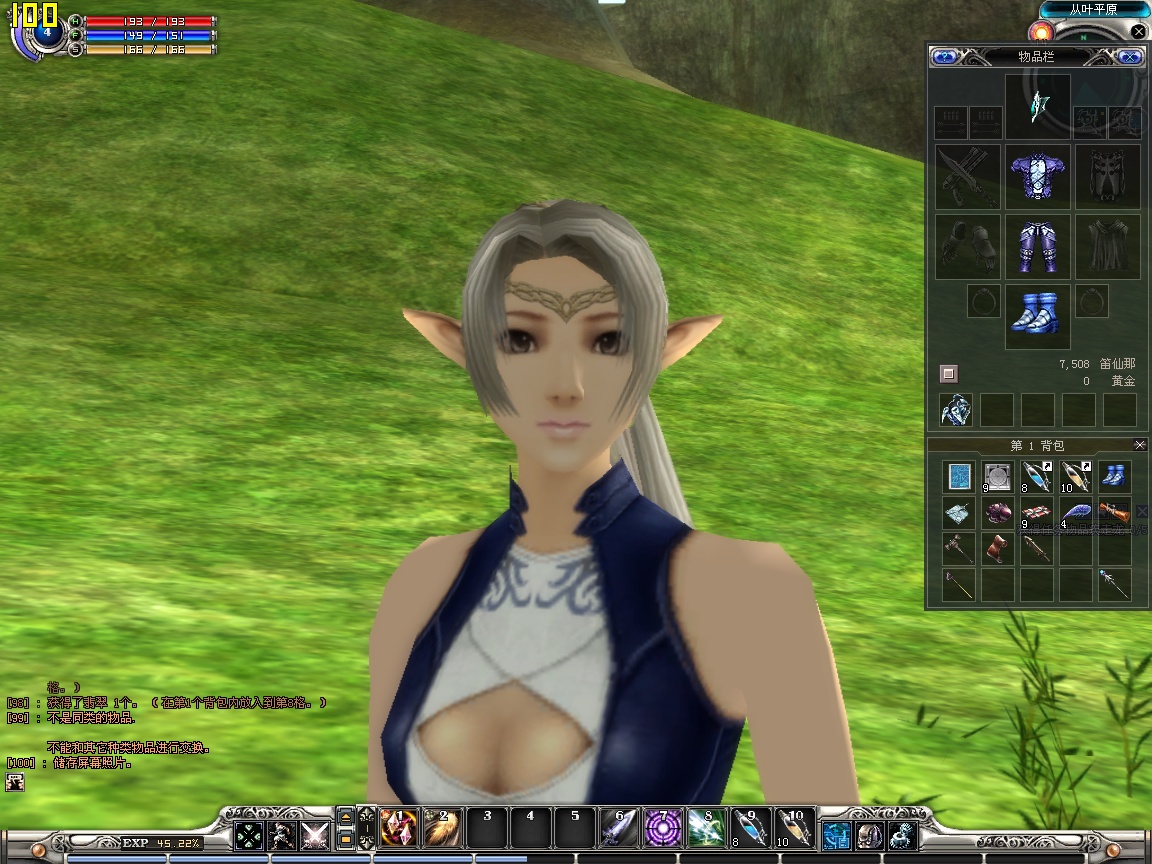Select the equipped feather headpiece slot

click(x=1037, y=106)
